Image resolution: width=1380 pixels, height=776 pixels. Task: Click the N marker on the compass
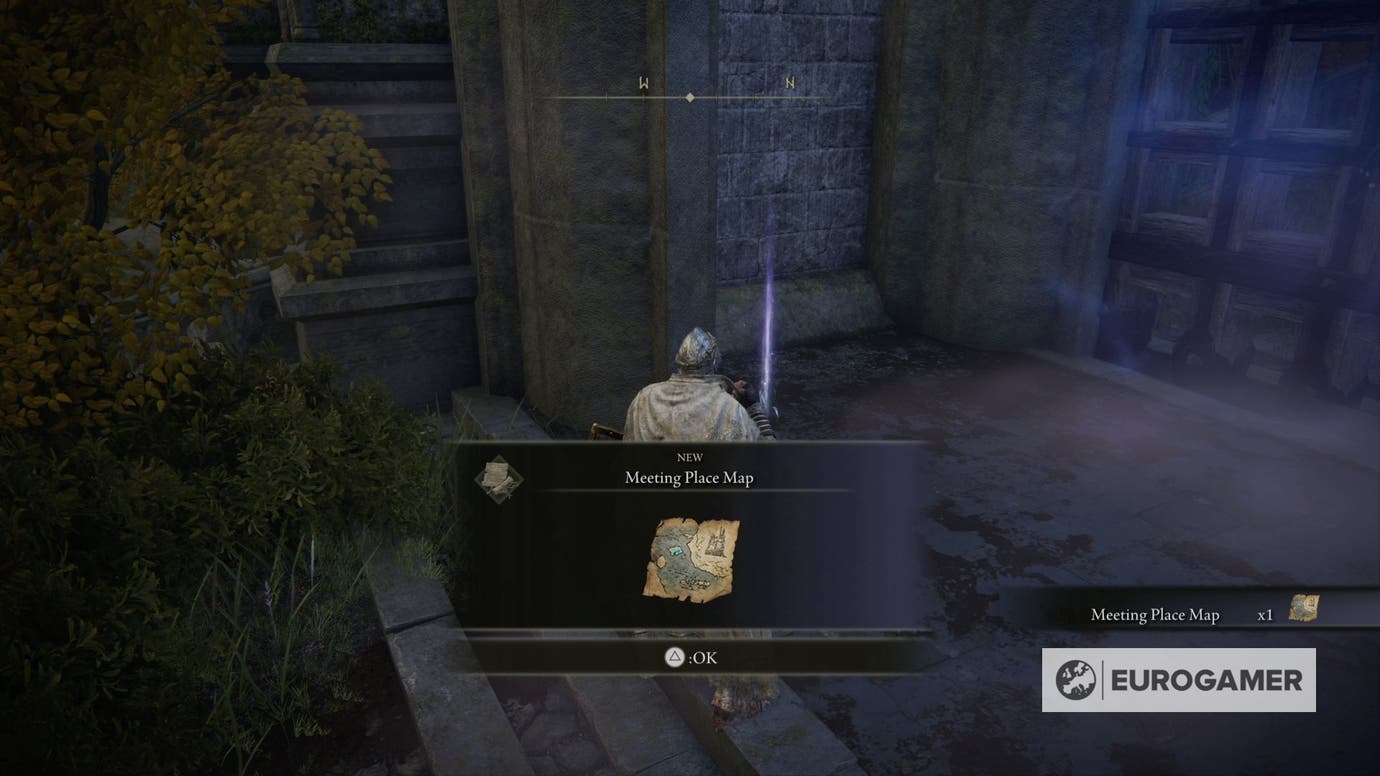click(789, 84)
